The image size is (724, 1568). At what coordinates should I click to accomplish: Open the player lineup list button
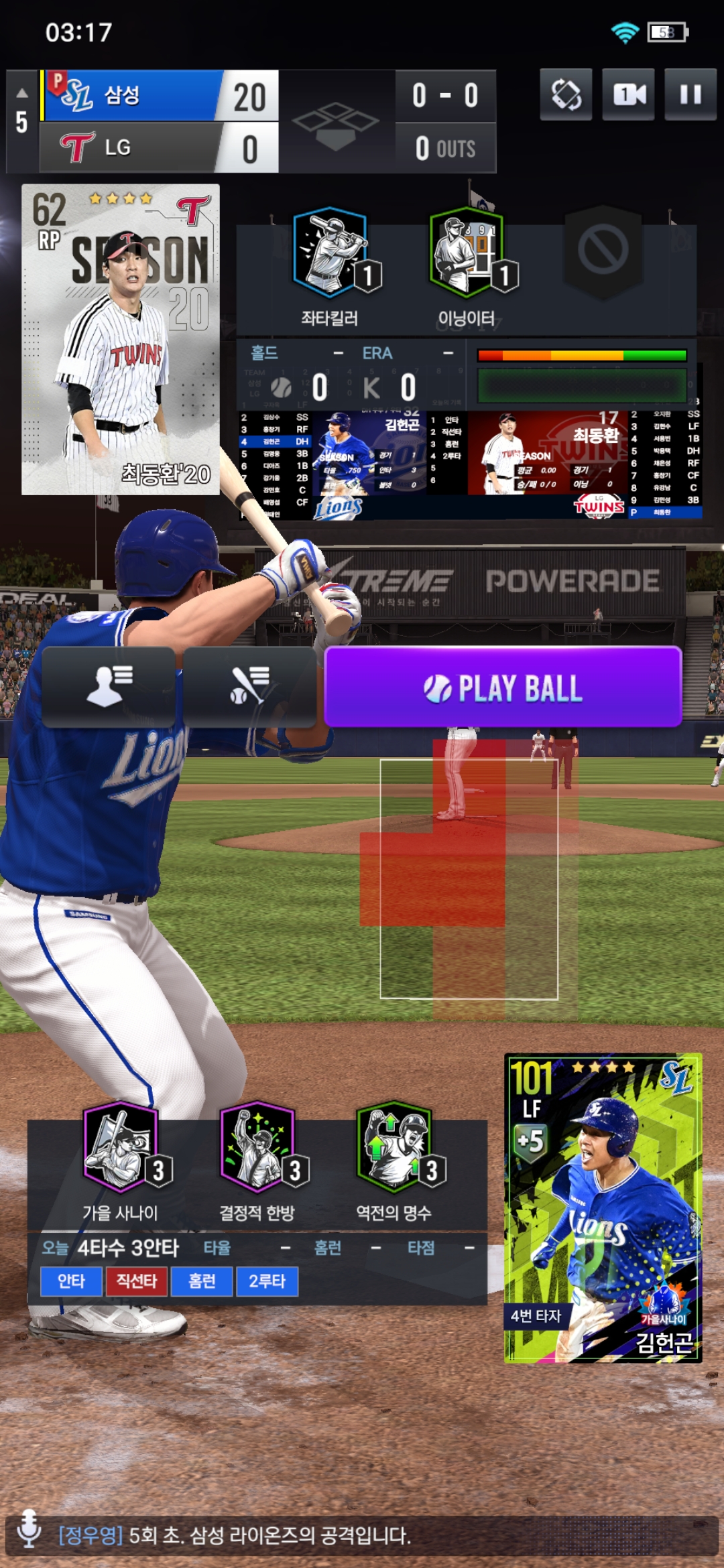[109, 687]
